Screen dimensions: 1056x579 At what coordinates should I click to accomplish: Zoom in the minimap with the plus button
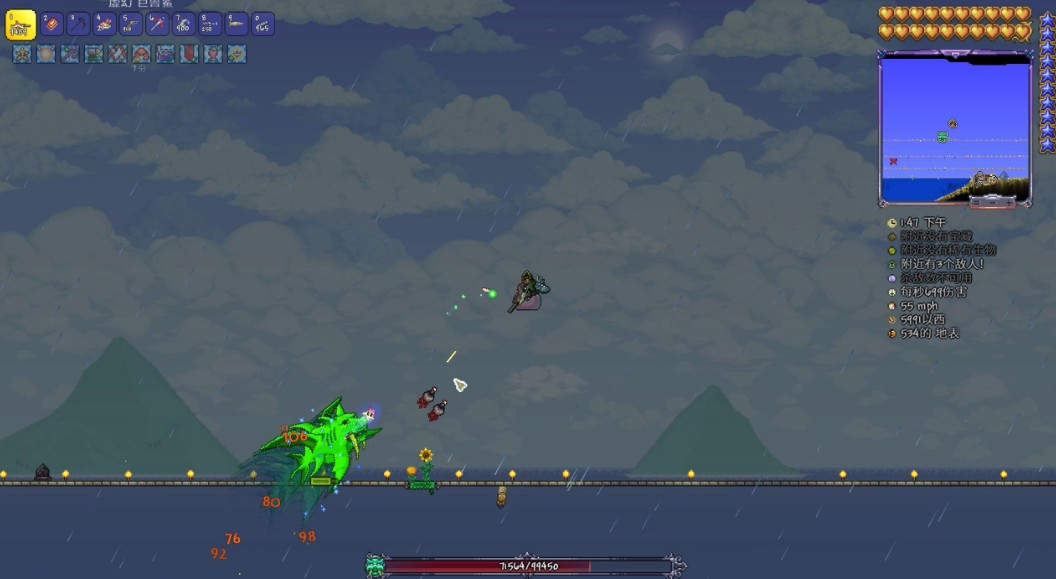pos(1007,202)
